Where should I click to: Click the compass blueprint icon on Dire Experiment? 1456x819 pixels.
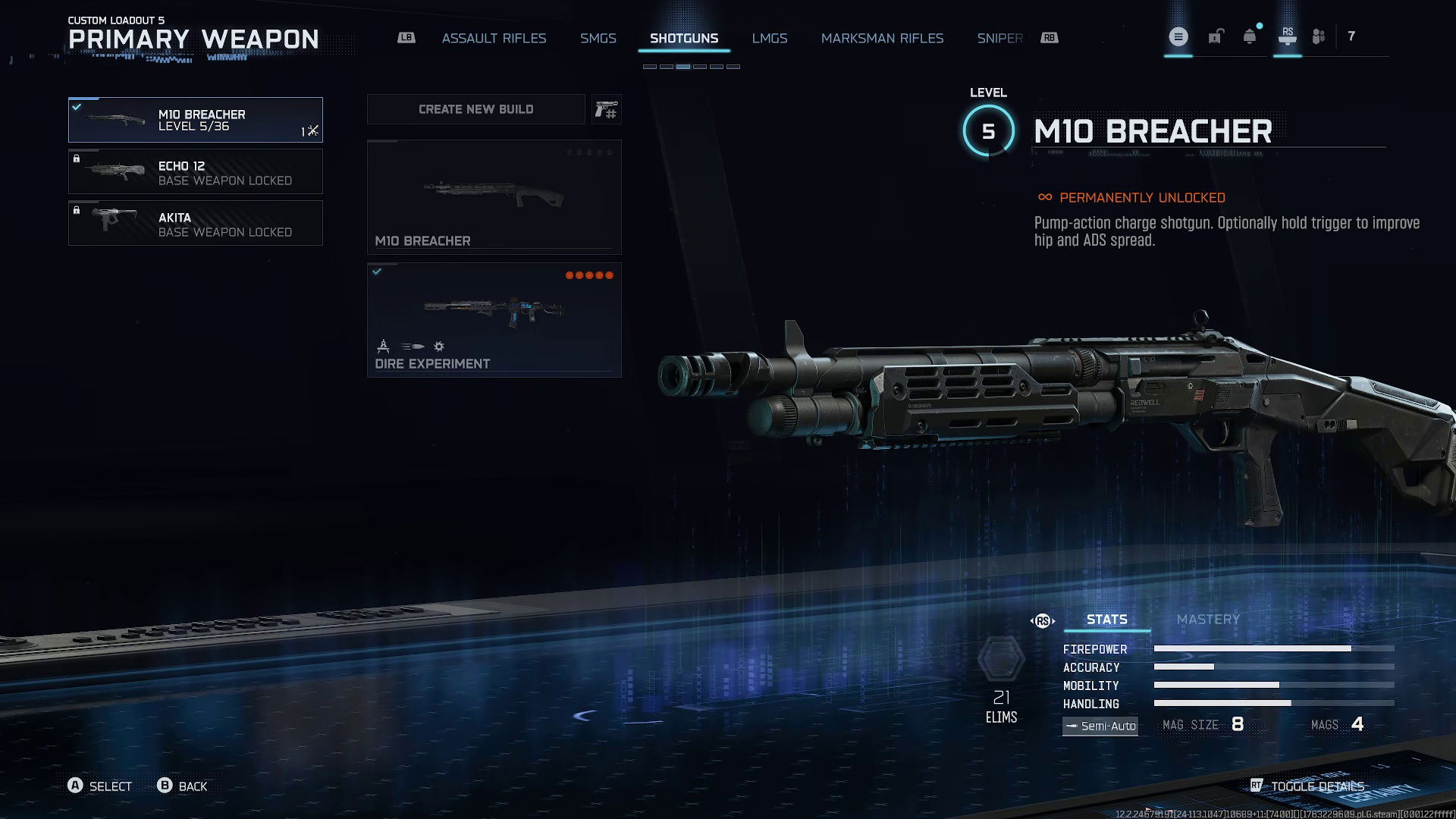[x=383, y=347]
